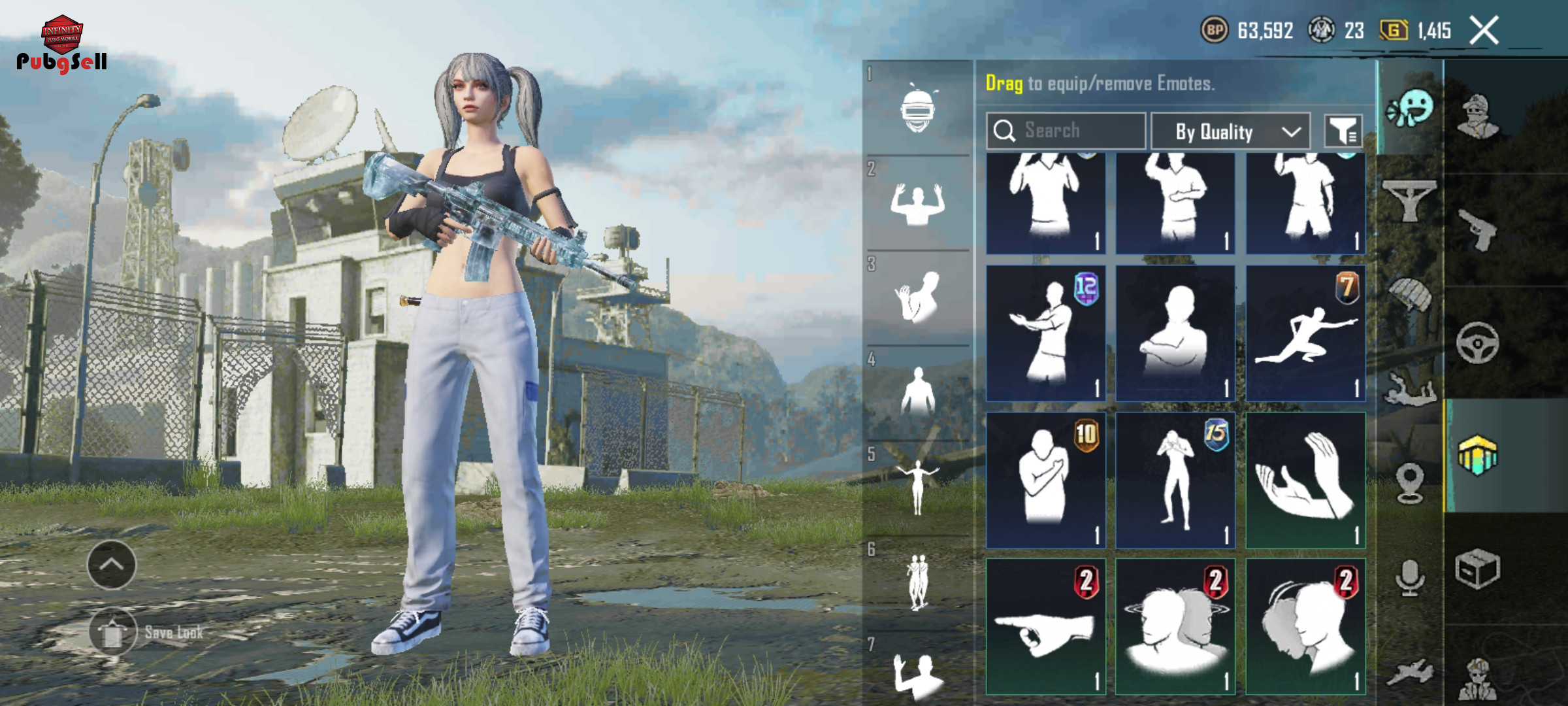Open the By Quality sort dropdown
The image size is (1568, 706).
pos(1230,131)
